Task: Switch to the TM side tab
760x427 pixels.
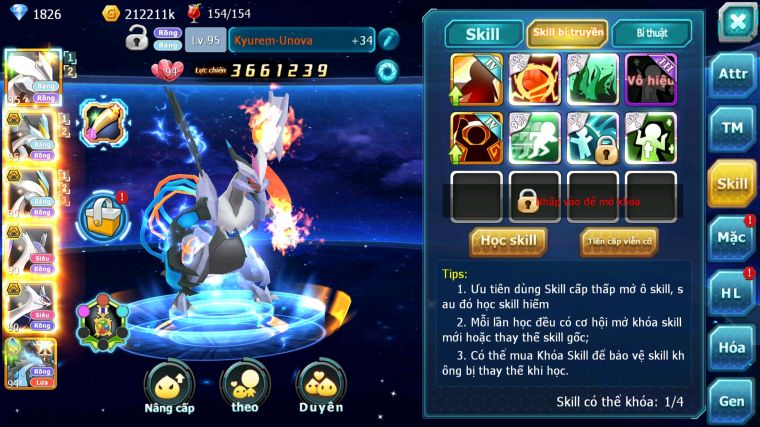Action: pos(732,128)
